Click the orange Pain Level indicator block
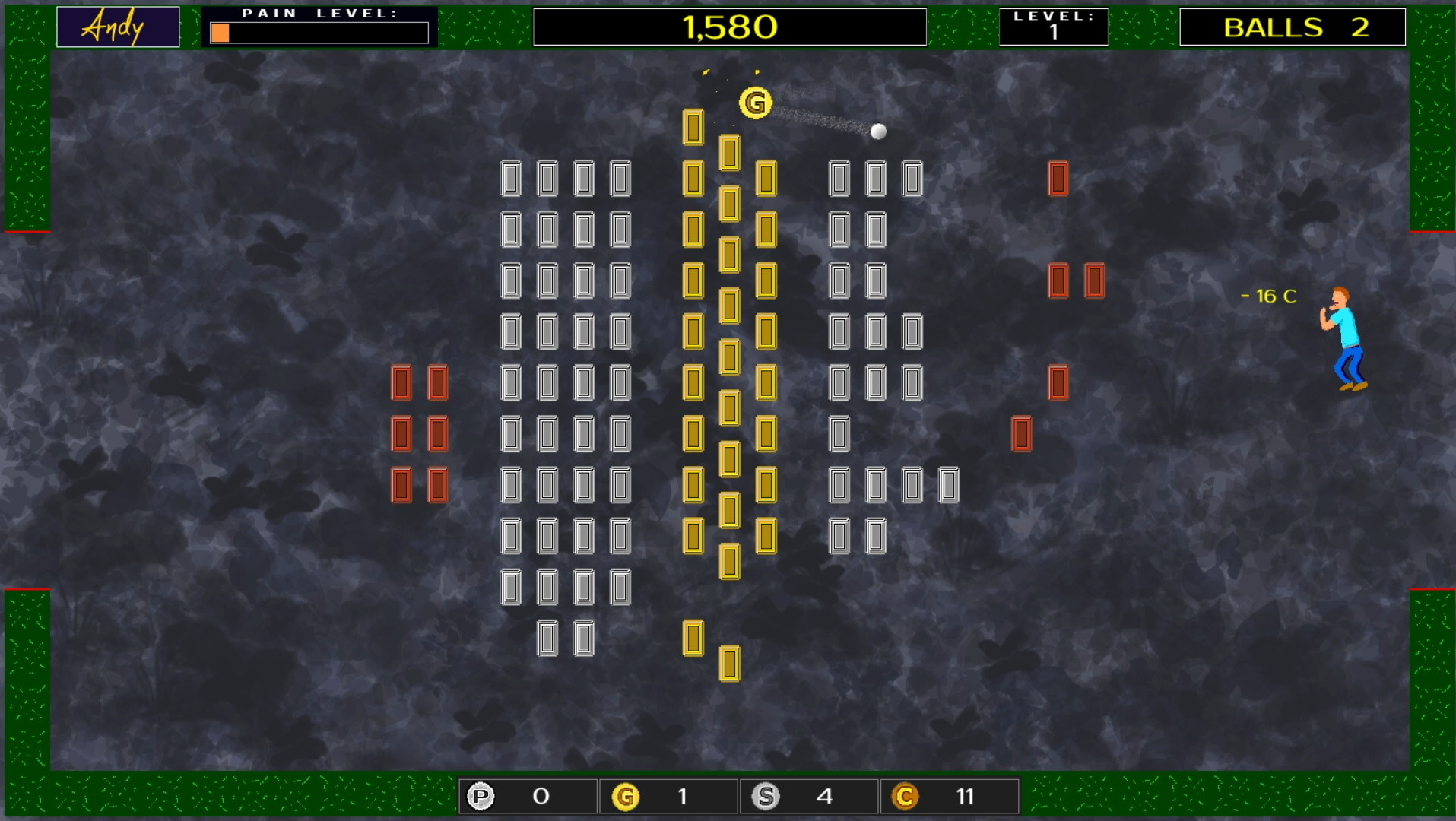This screenshot has height=821, width=1456. [220, 33]
